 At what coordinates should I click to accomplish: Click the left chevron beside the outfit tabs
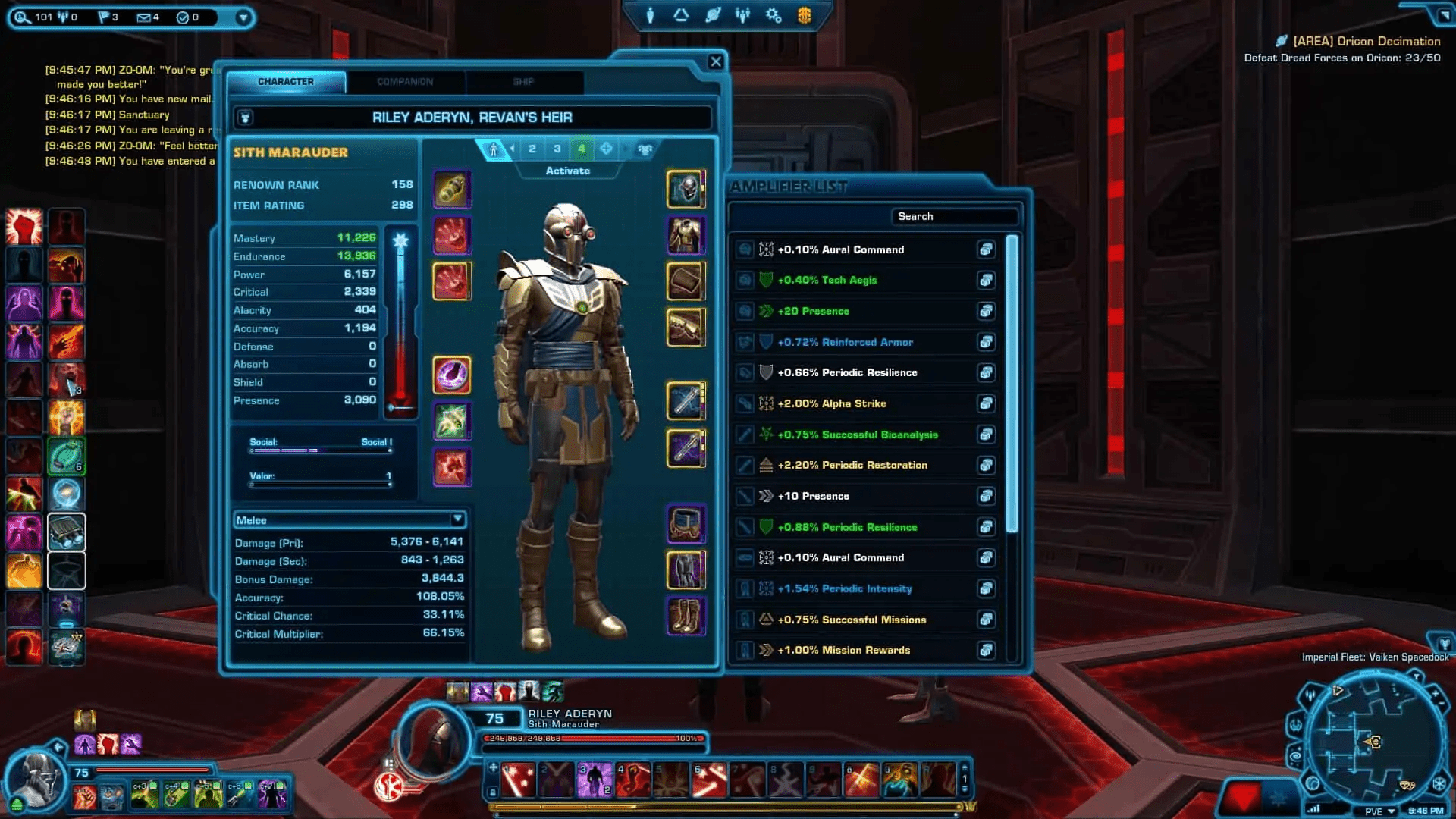click(511, 149)
